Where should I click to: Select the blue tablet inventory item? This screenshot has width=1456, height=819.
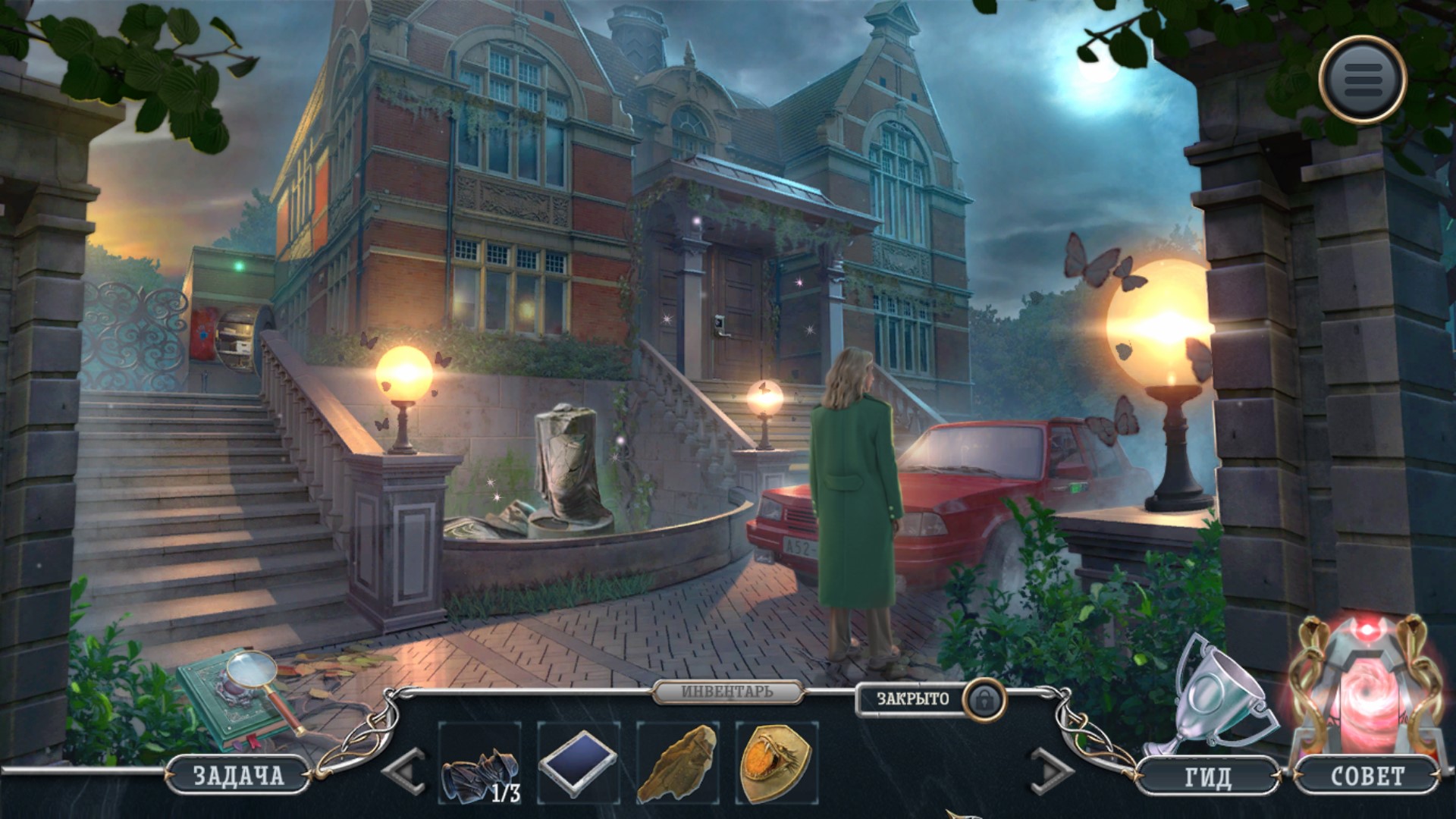(x=579, y=763)
